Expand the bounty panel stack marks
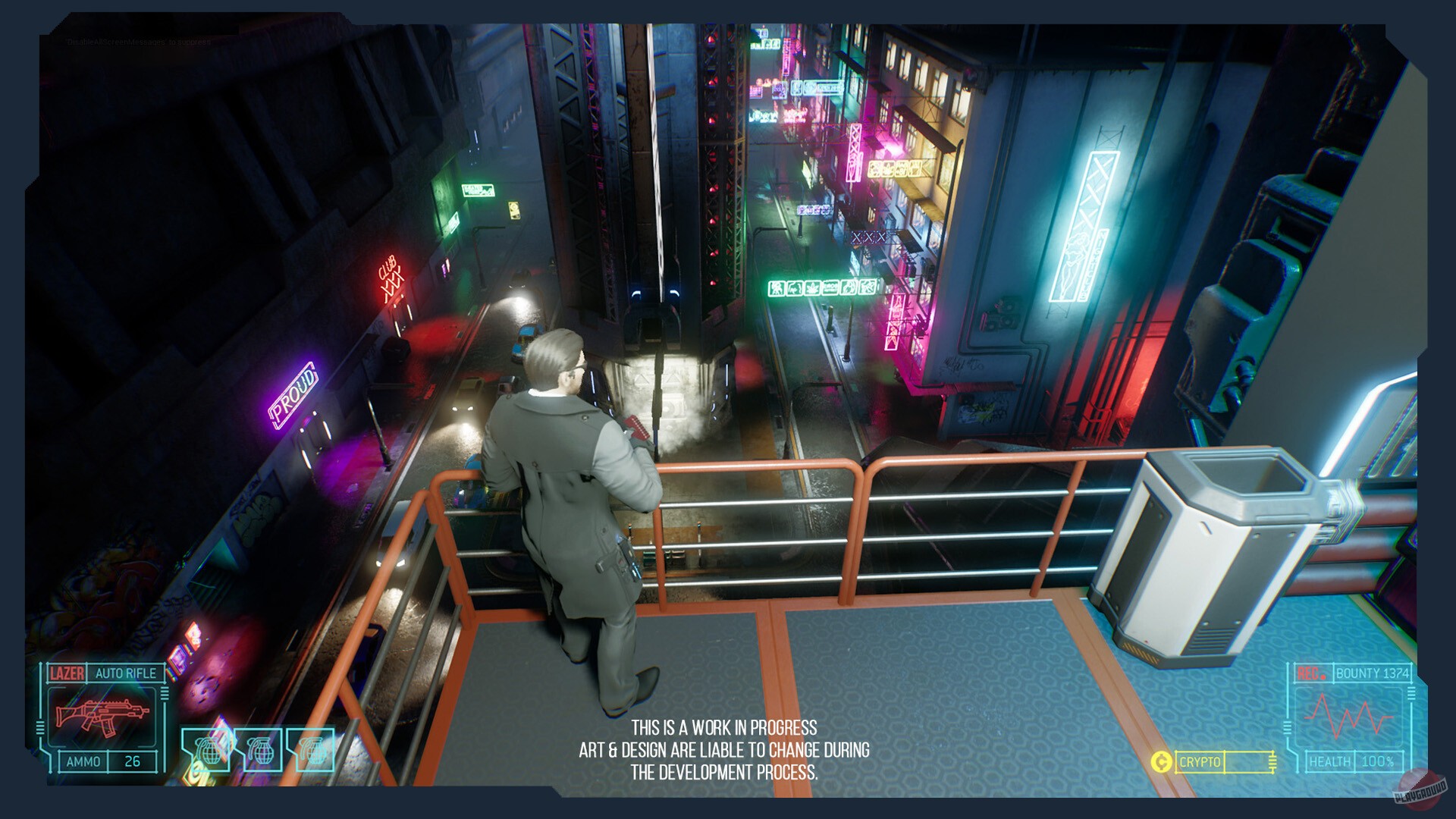The image size is (1456, 819). [1411, 692]
